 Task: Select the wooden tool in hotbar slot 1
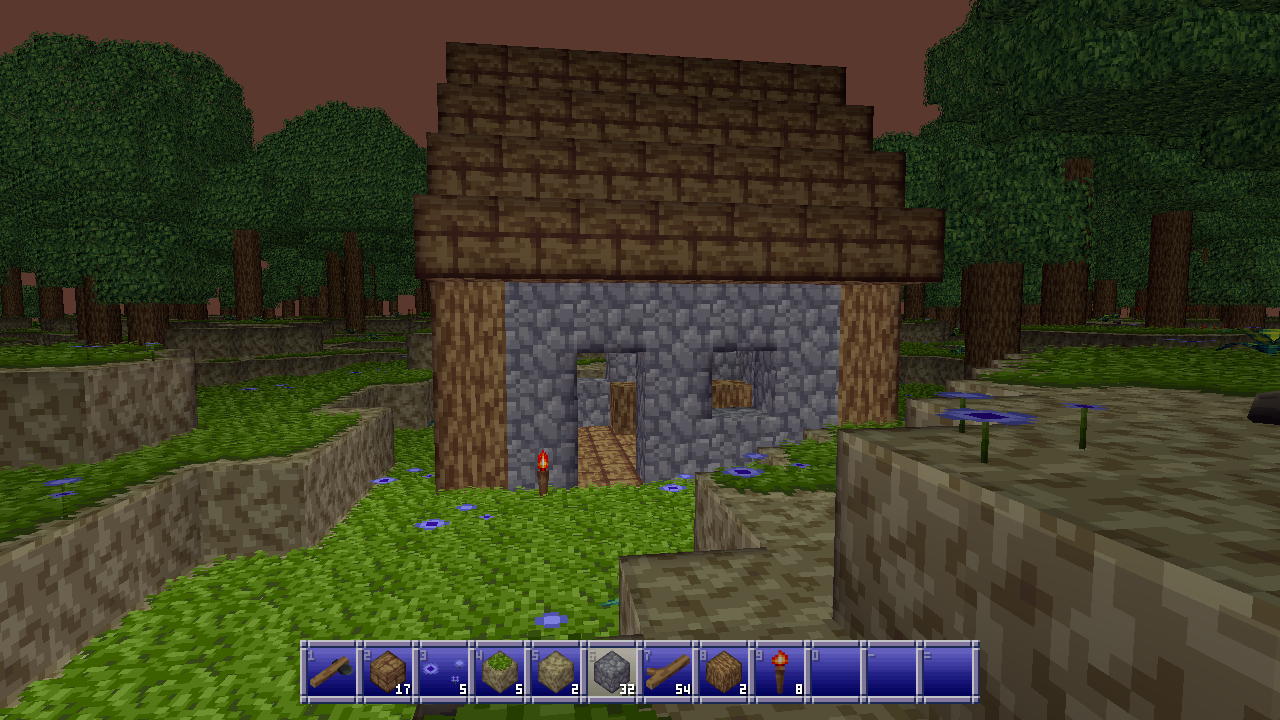coord(329,671)
